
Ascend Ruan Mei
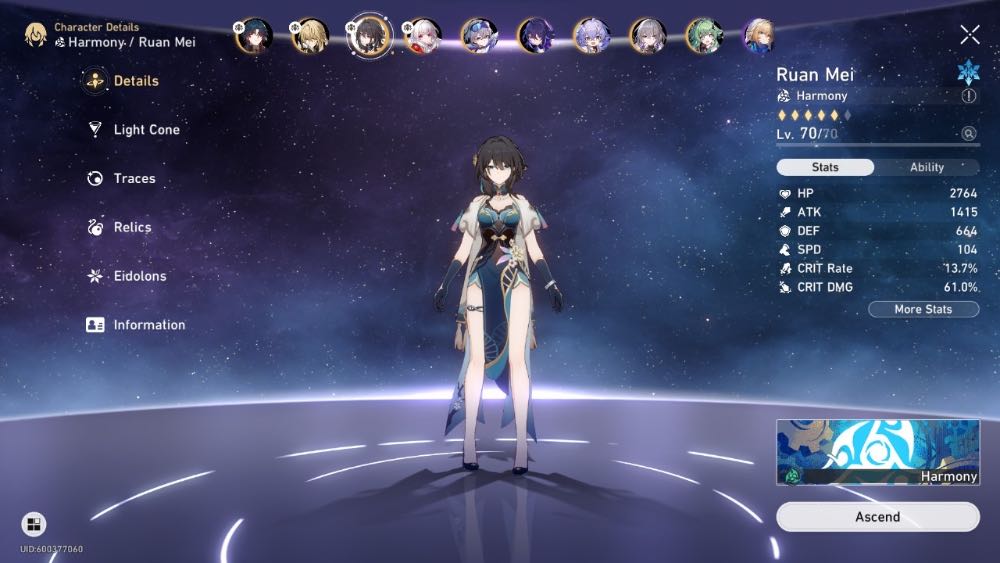coord(877,517)
